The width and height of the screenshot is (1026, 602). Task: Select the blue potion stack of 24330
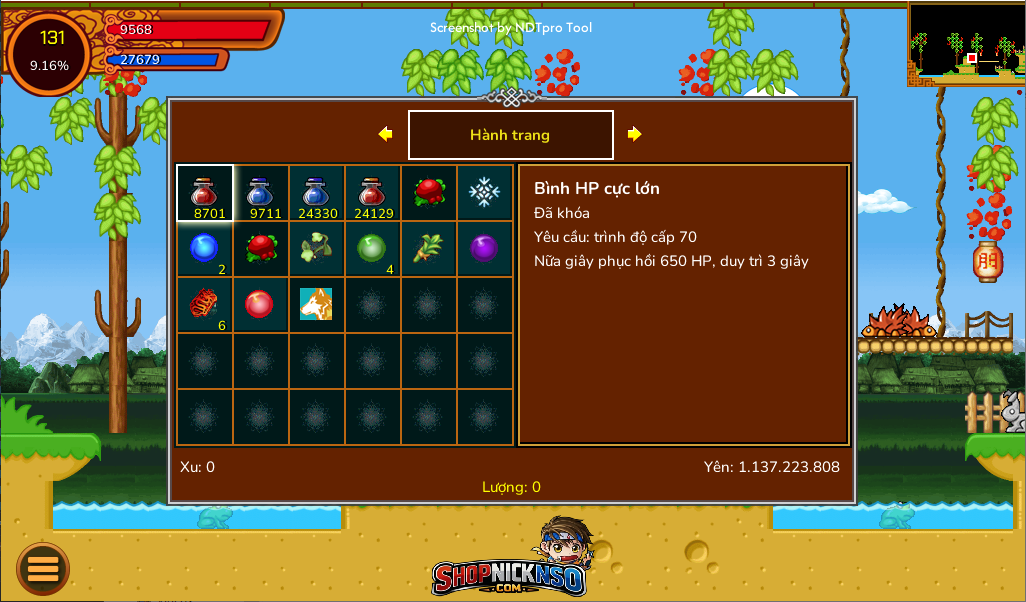point(317,192)
